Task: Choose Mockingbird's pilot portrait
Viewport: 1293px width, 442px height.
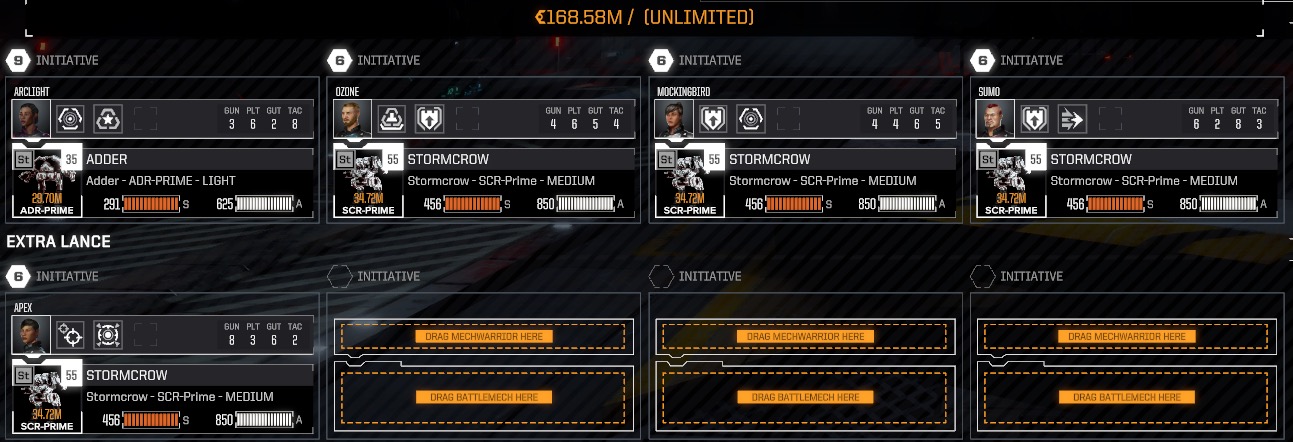Action: [x=672, y=118]
